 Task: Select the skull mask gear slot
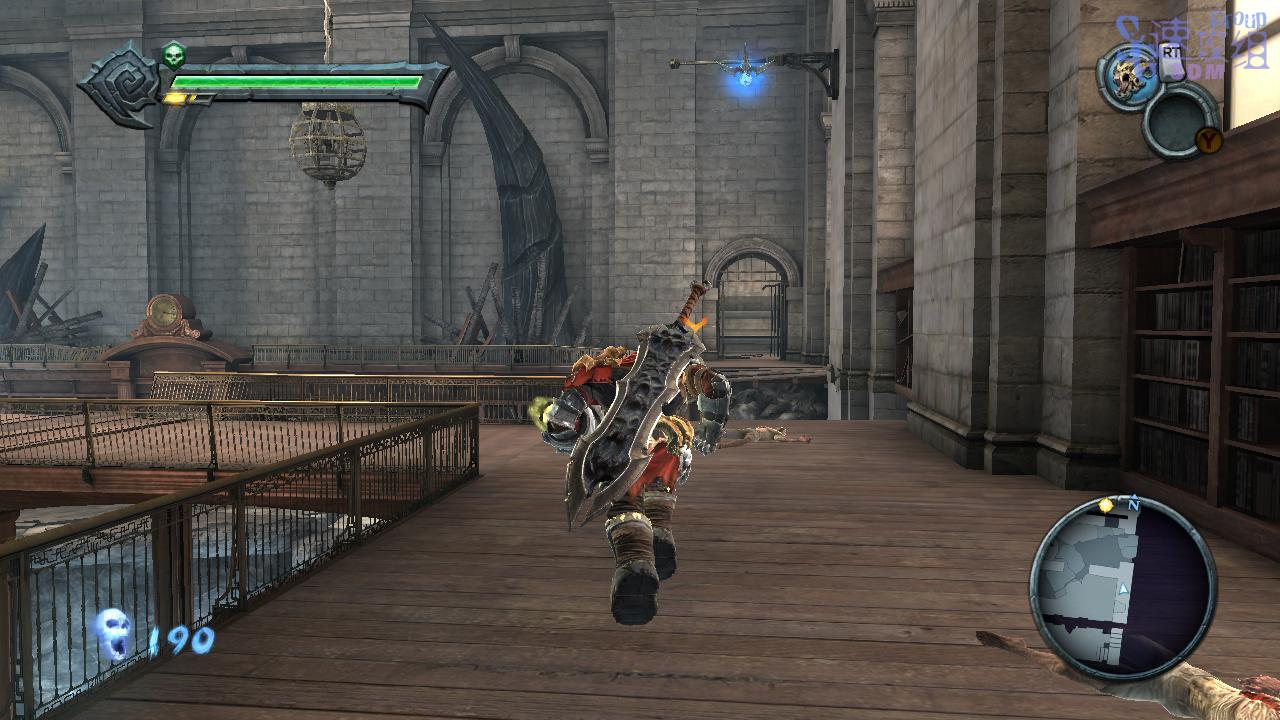tap(1130, 76)
